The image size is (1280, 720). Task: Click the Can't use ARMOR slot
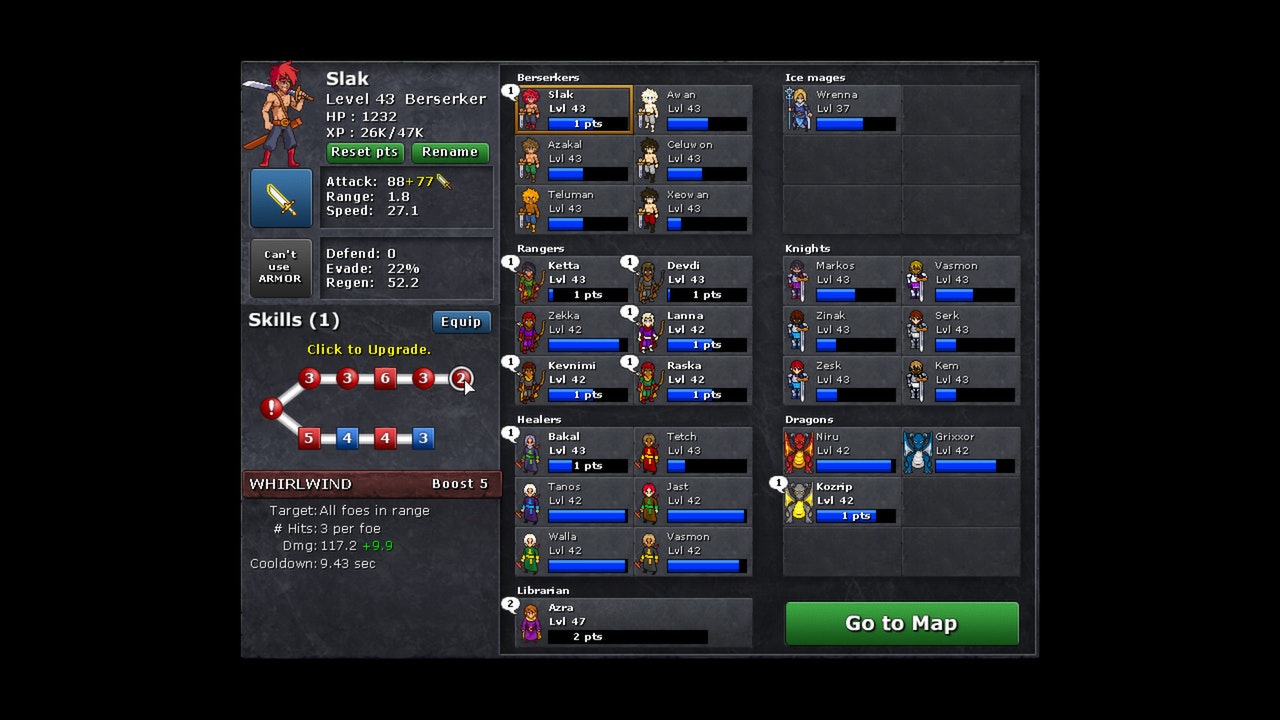281,267
